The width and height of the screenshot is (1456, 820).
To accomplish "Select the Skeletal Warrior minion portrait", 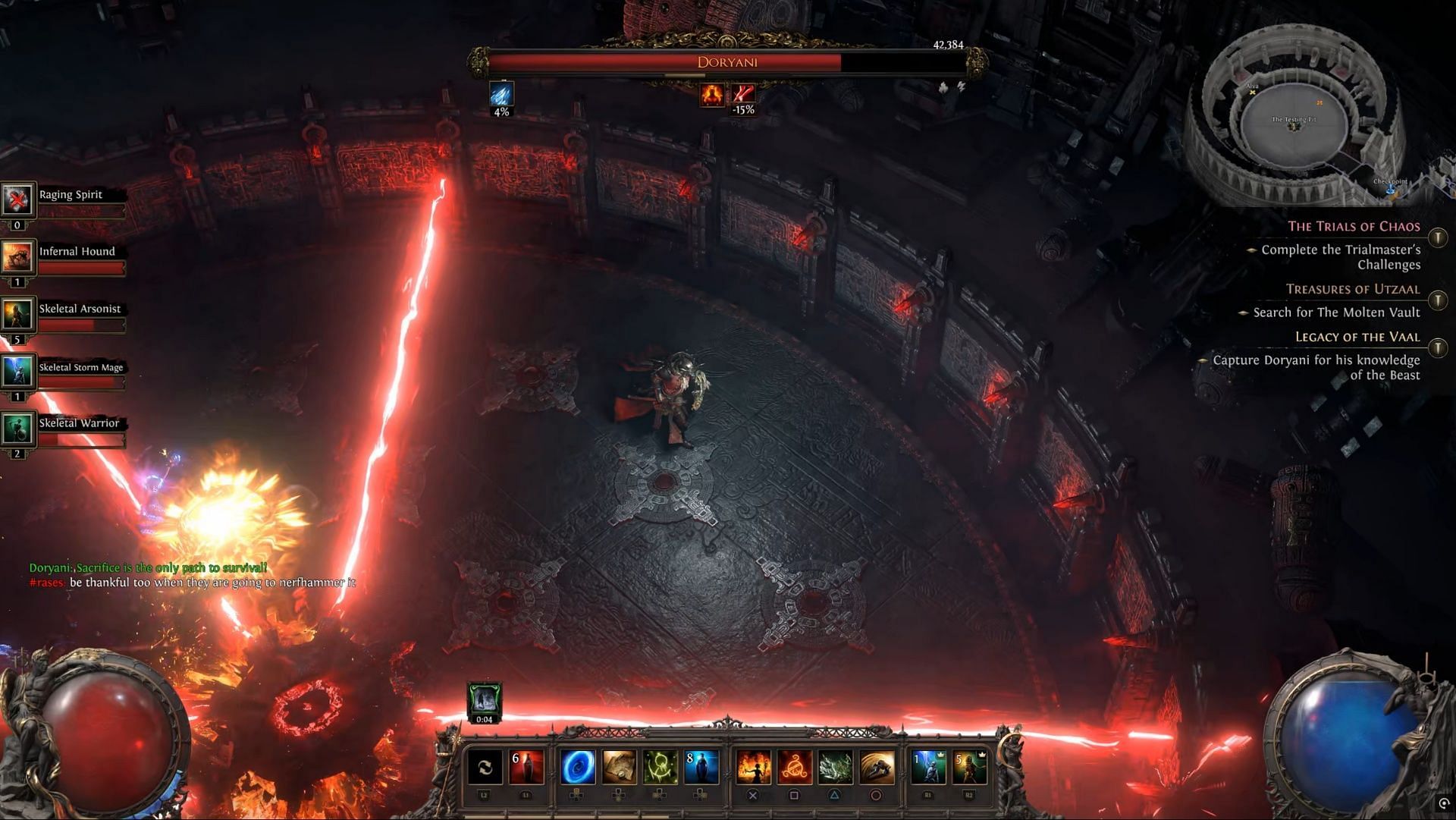I will coord(17,429).
